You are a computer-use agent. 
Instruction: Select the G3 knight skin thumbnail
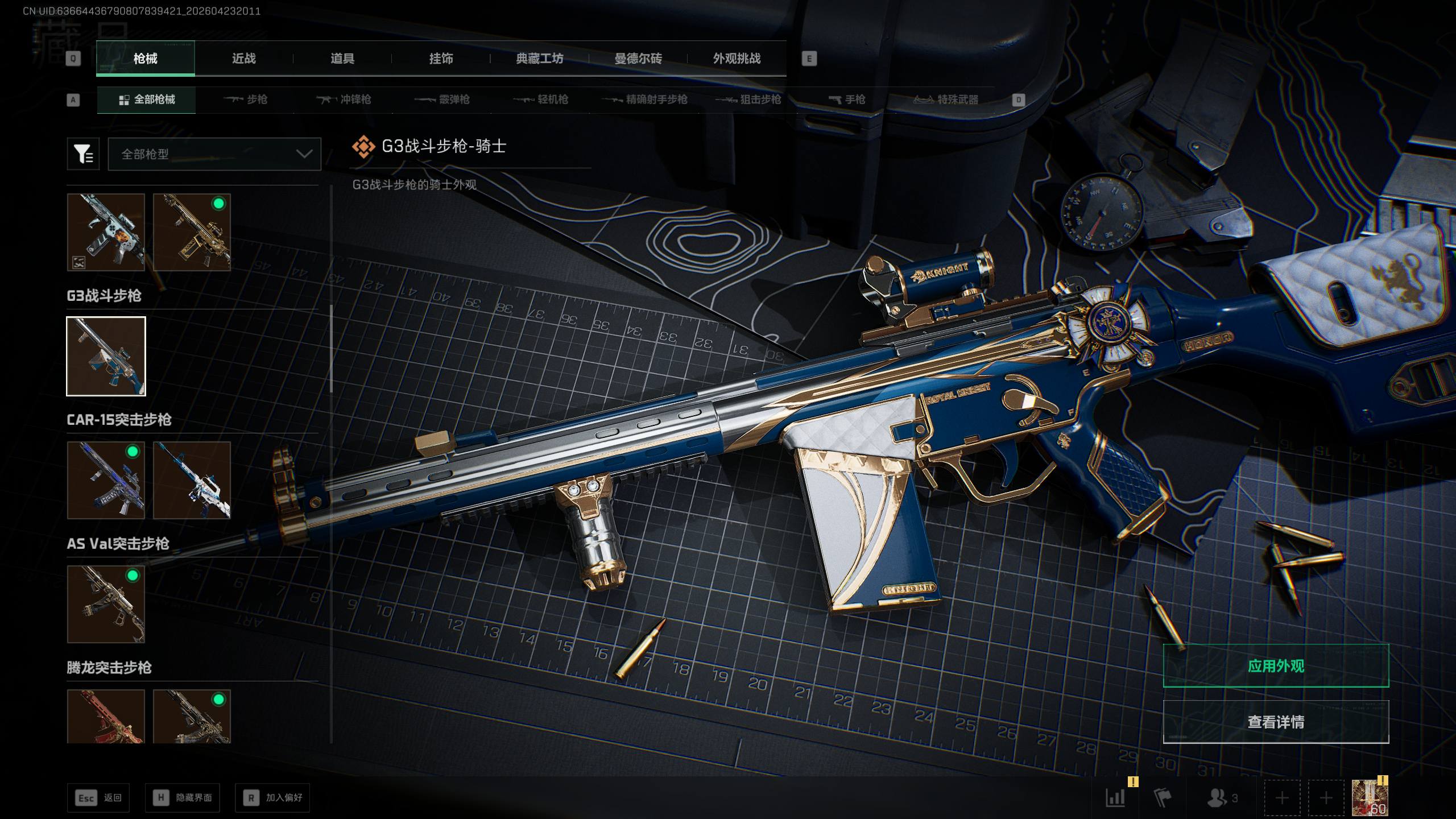(106, 356)
